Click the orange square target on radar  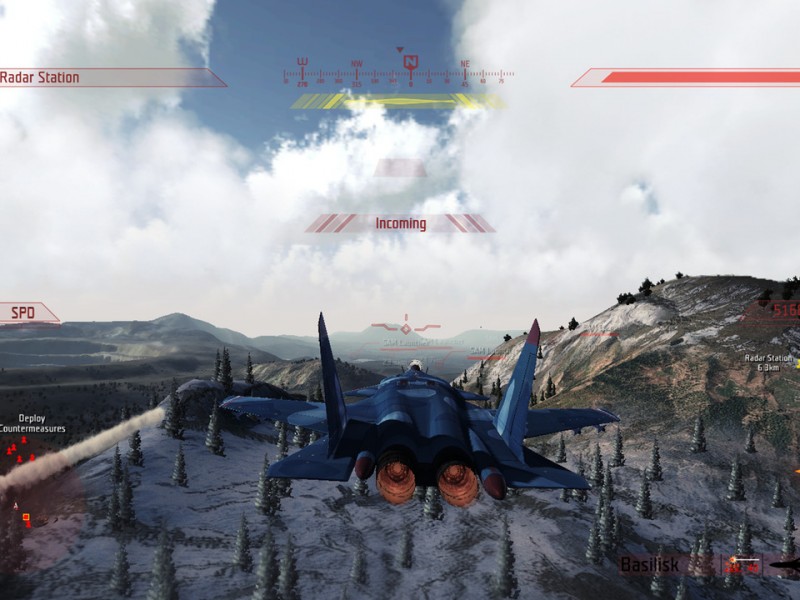[26, 519]
